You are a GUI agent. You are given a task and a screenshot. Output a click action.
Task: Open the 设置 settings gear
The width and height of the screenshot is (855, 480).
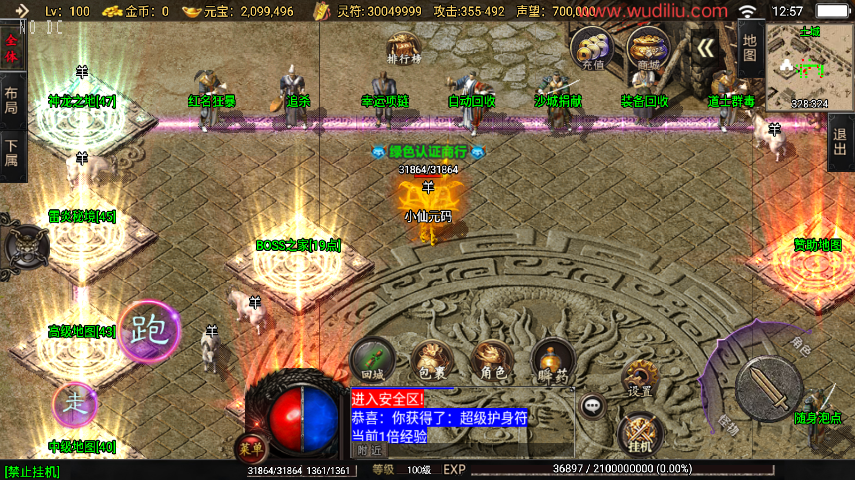(641, 379)
